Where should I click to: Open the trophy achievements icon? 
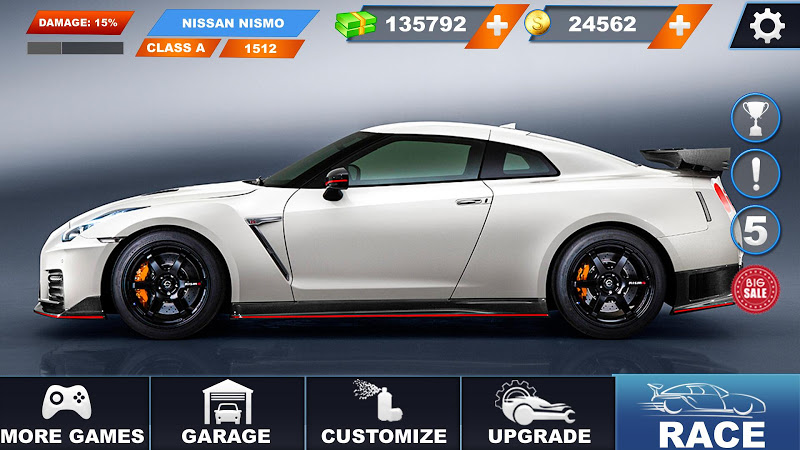[x=756, y=119]
